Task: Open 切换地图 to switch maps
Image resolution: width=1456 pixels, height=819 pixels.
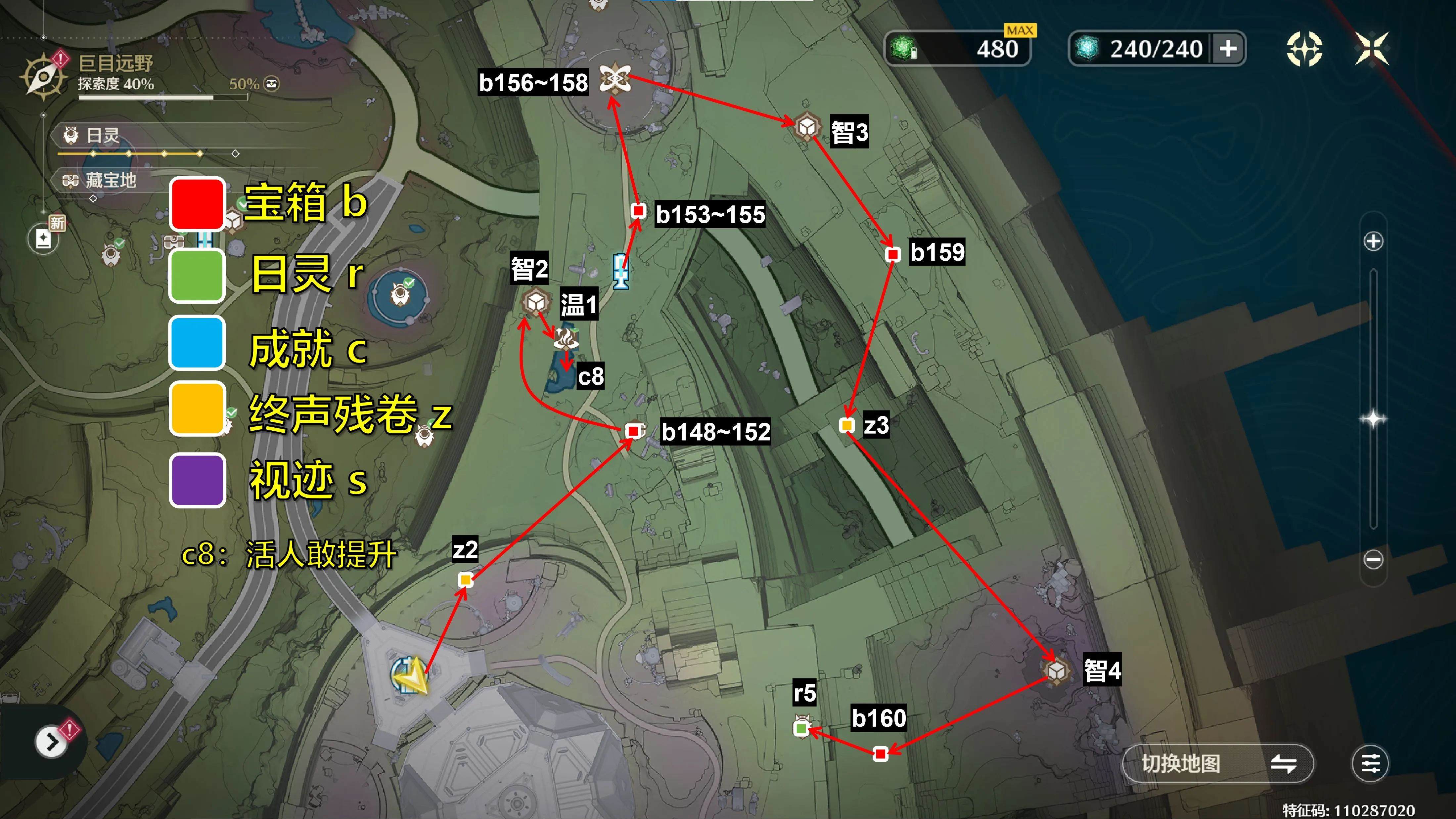Action: coord(1215,764)
